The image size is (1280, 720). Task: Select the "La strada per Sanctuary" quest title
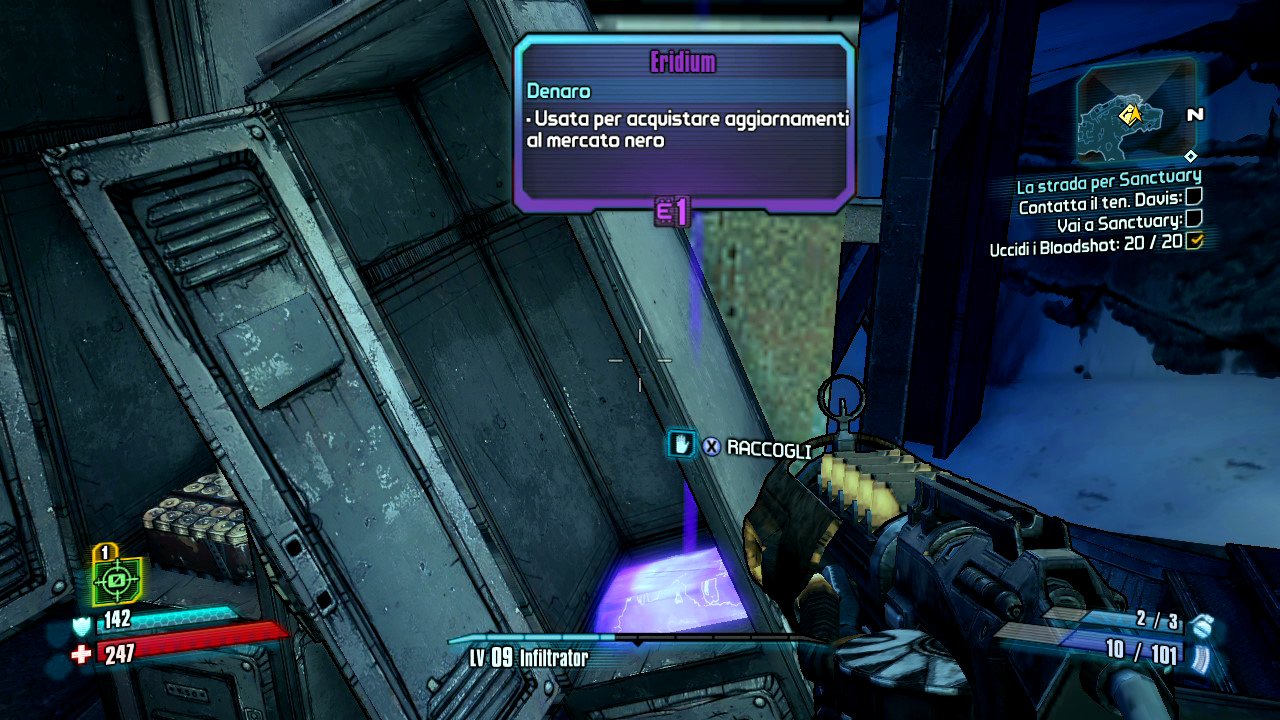tap(1108, 184)
